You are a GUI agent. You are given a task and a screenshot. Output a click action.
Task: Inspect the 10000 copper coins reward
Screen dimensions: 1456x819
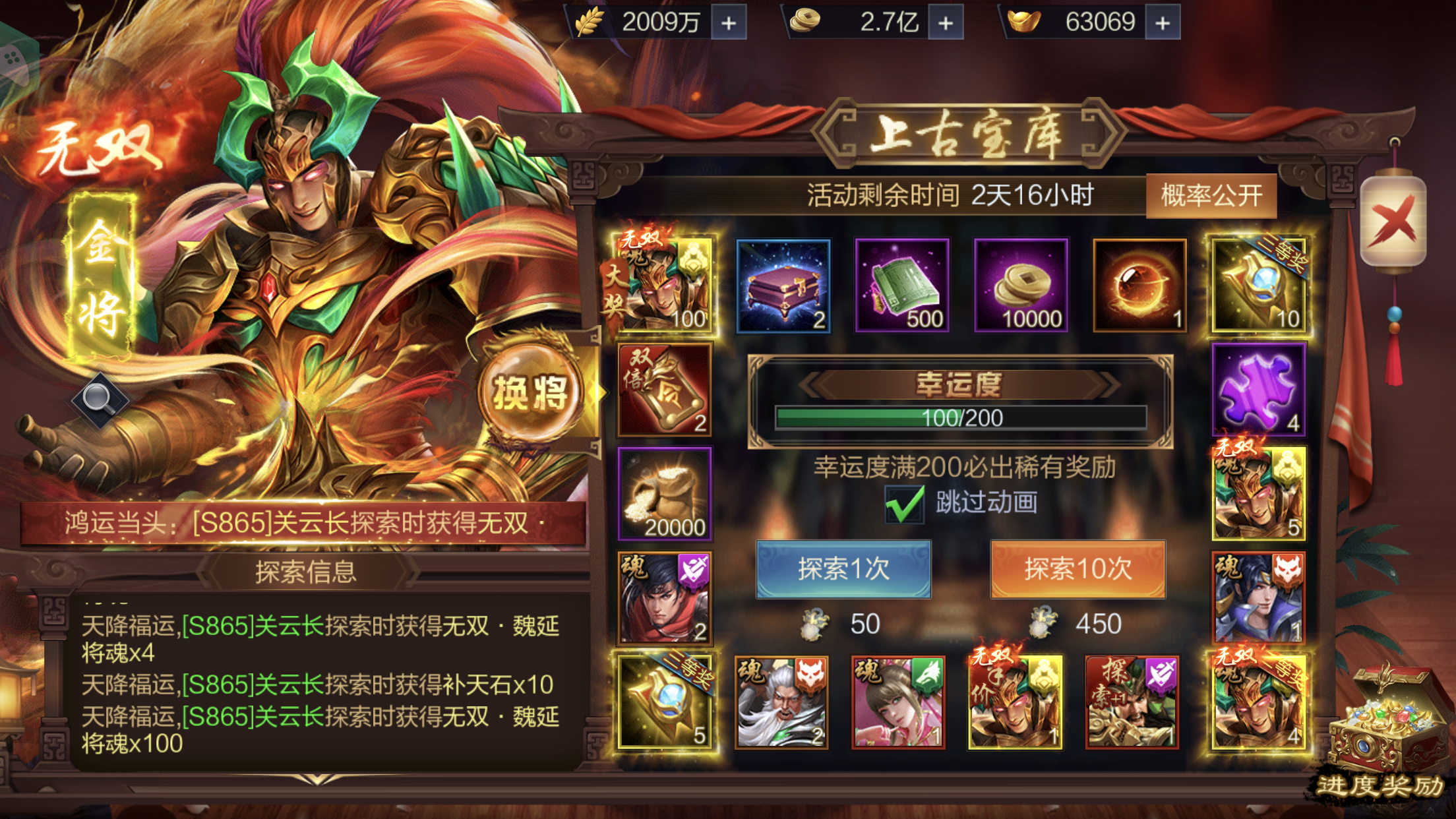1021,284
